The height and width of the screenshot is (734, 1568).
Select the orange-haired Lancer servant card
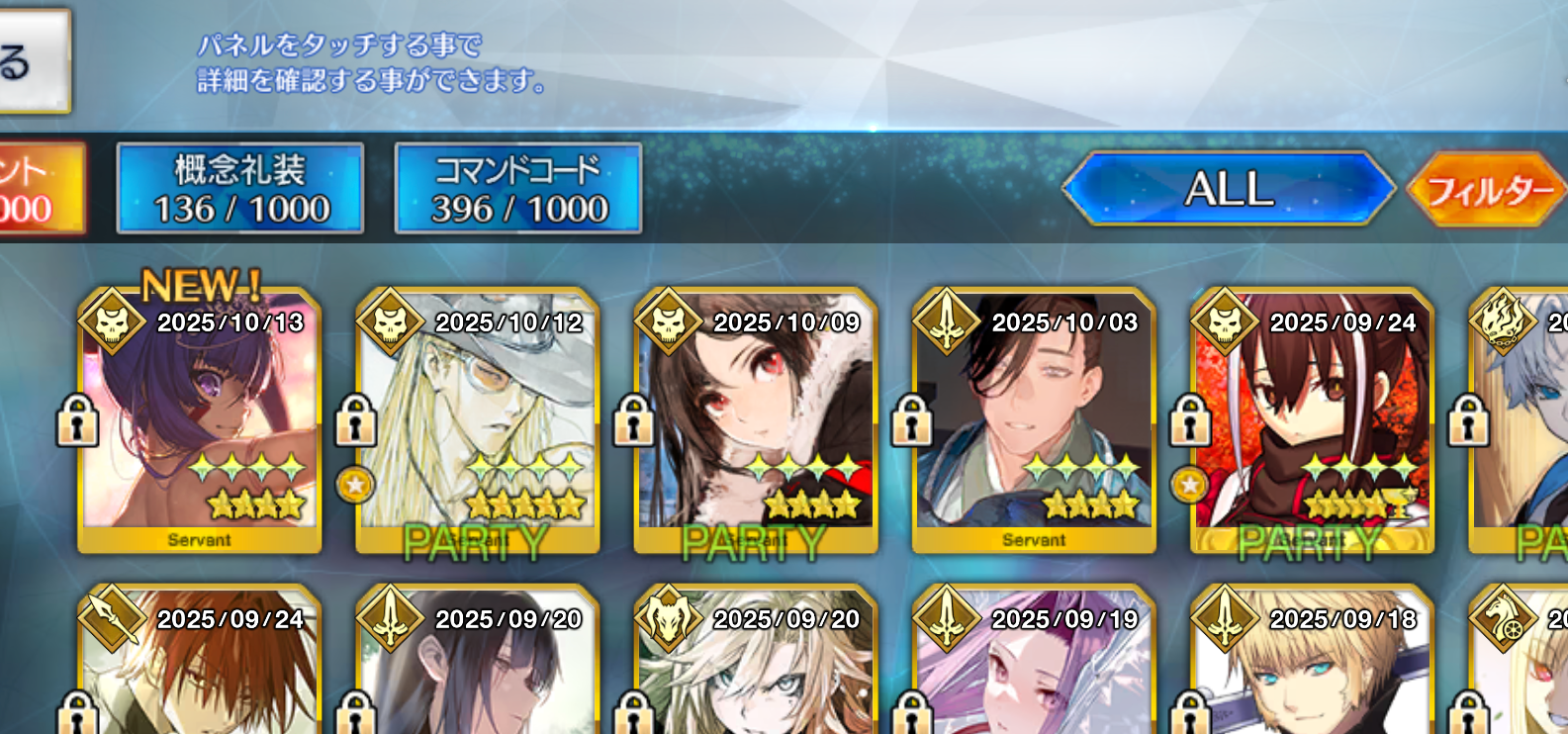point(200,668)
